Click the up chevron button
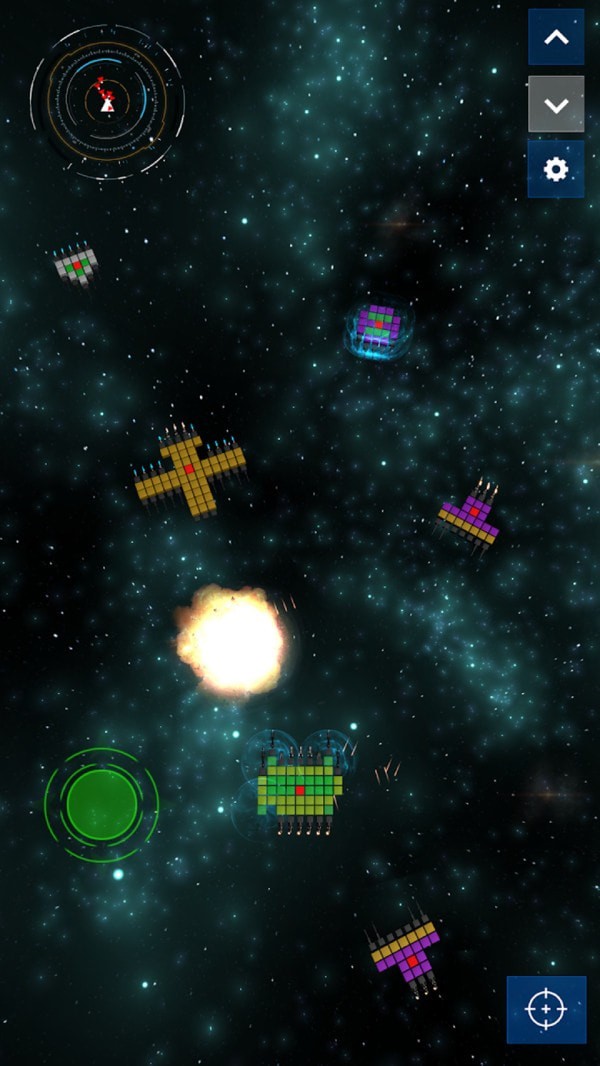This screenshot has width=600, height=1066. tap(556, 38)
